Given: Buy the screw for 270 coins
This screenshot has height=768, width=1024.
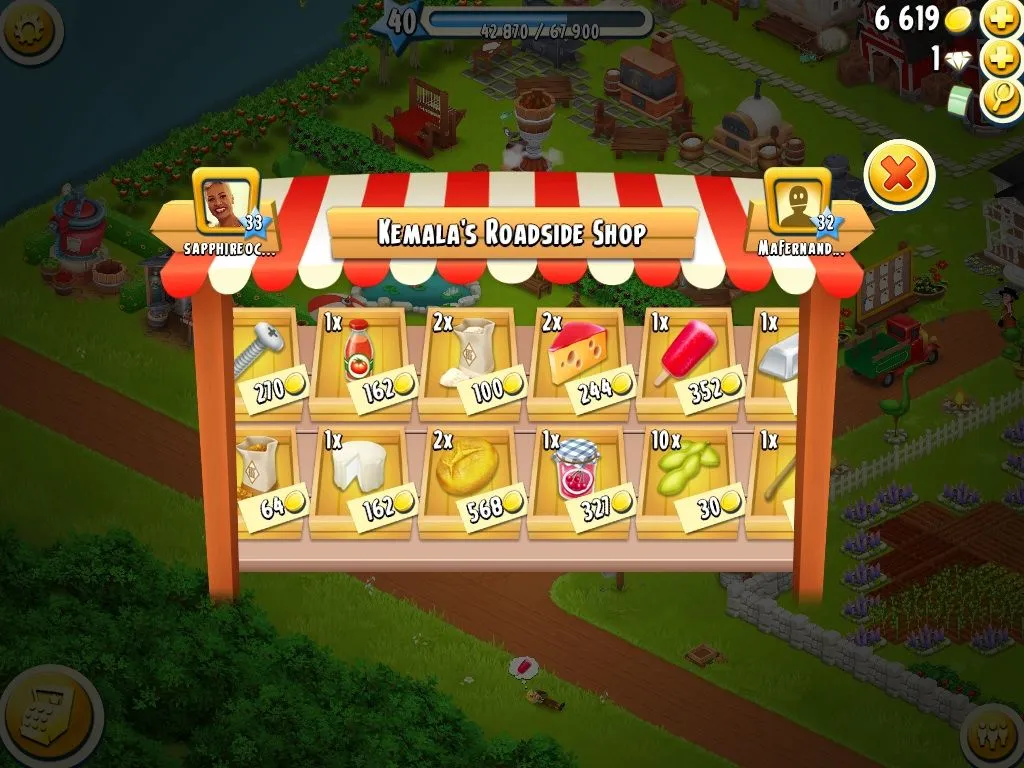Looking at the screenshot, I should (x=264, y=360).
